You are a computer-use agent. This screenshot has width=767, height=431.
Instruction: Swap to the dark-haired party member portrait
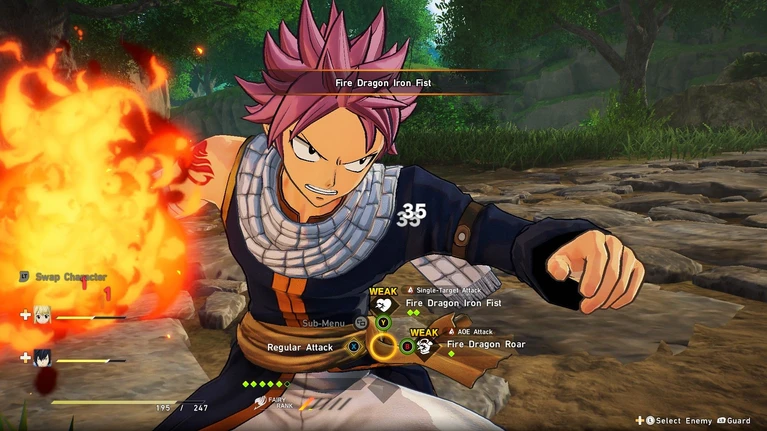(x=43, y=357)
